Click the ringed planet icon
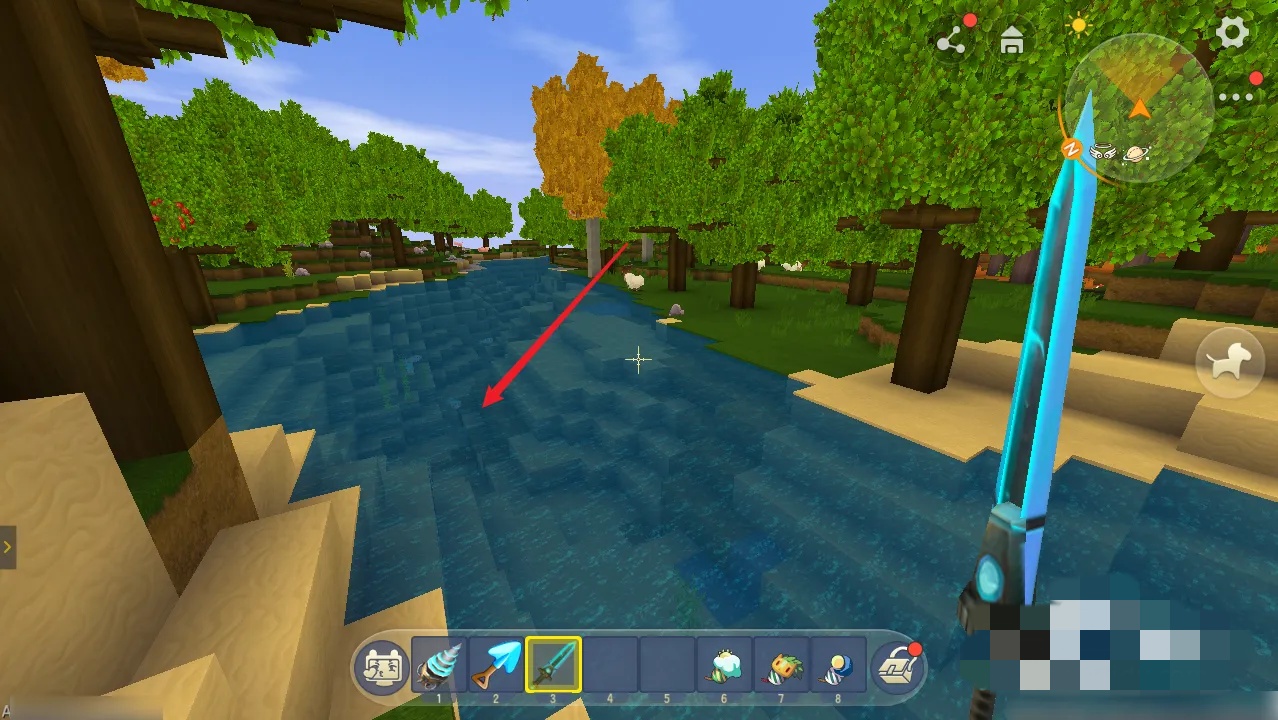Screen dimensions: 1278x720 click(1136, 153)
